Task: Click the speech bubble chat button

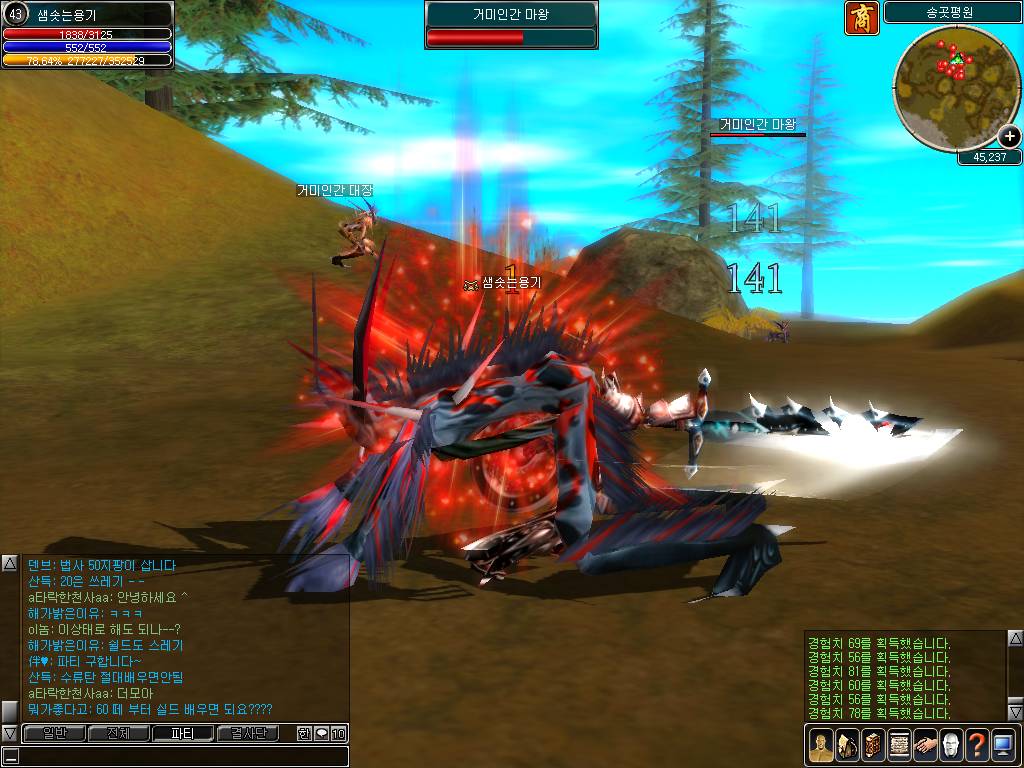Action: click(321, 733)
